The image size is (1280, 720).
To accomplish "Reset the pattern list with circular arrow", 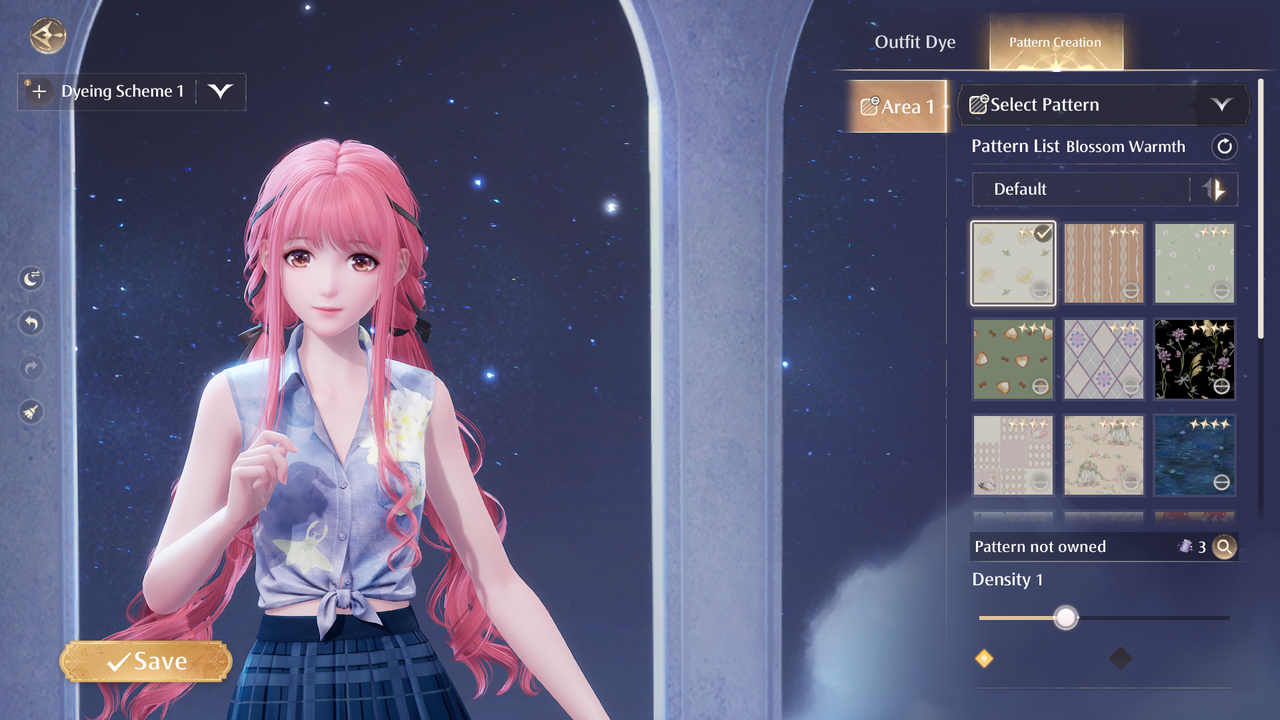I will (x=1224, y=147).
